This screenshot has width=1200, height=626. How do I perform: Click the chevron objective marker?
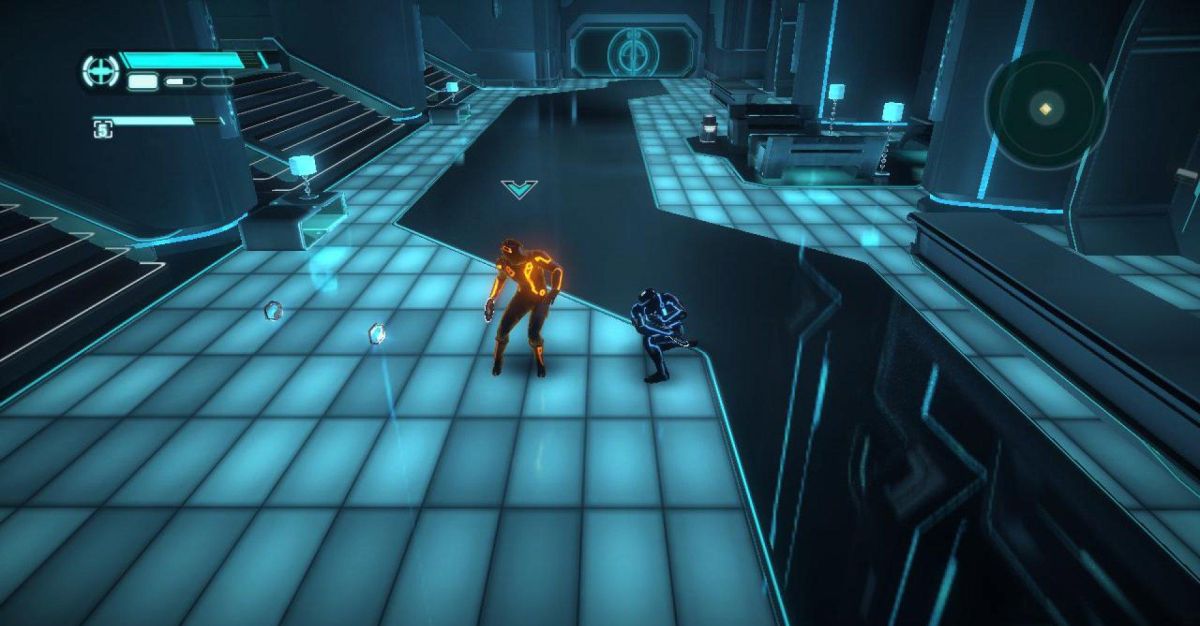point(519,188)
